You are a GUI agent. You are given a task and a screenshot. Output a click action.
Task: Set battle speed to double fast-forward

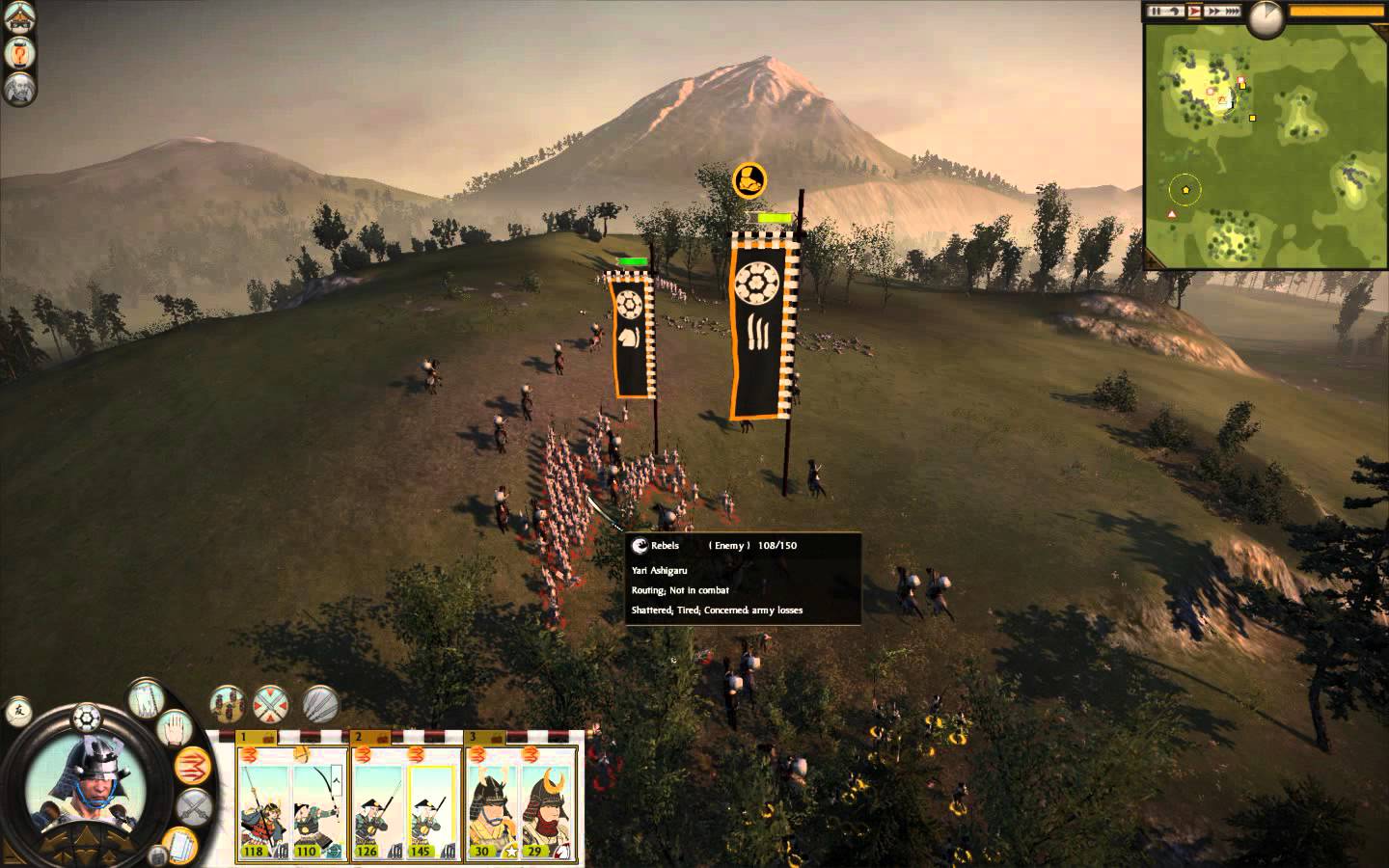[1215, 12]
